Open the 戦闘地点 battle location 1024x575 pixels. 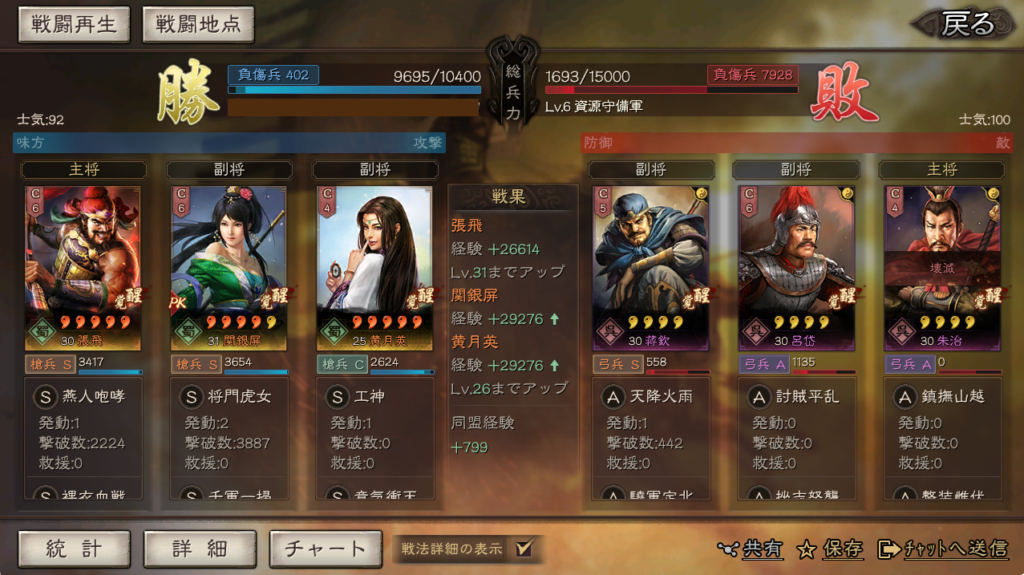point(198,25)
